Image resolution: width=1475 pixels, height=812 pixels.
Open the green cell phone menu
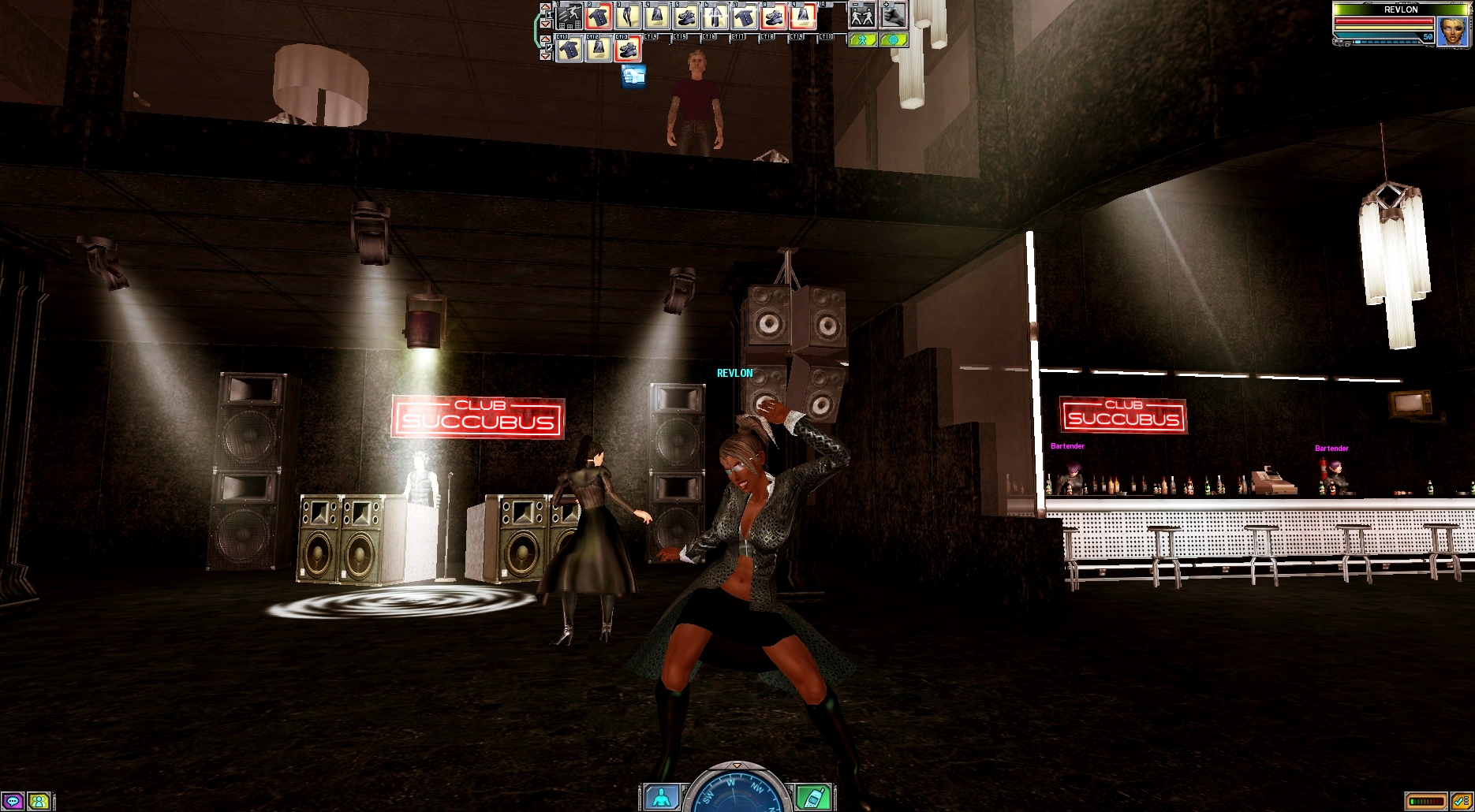[812, 797]
